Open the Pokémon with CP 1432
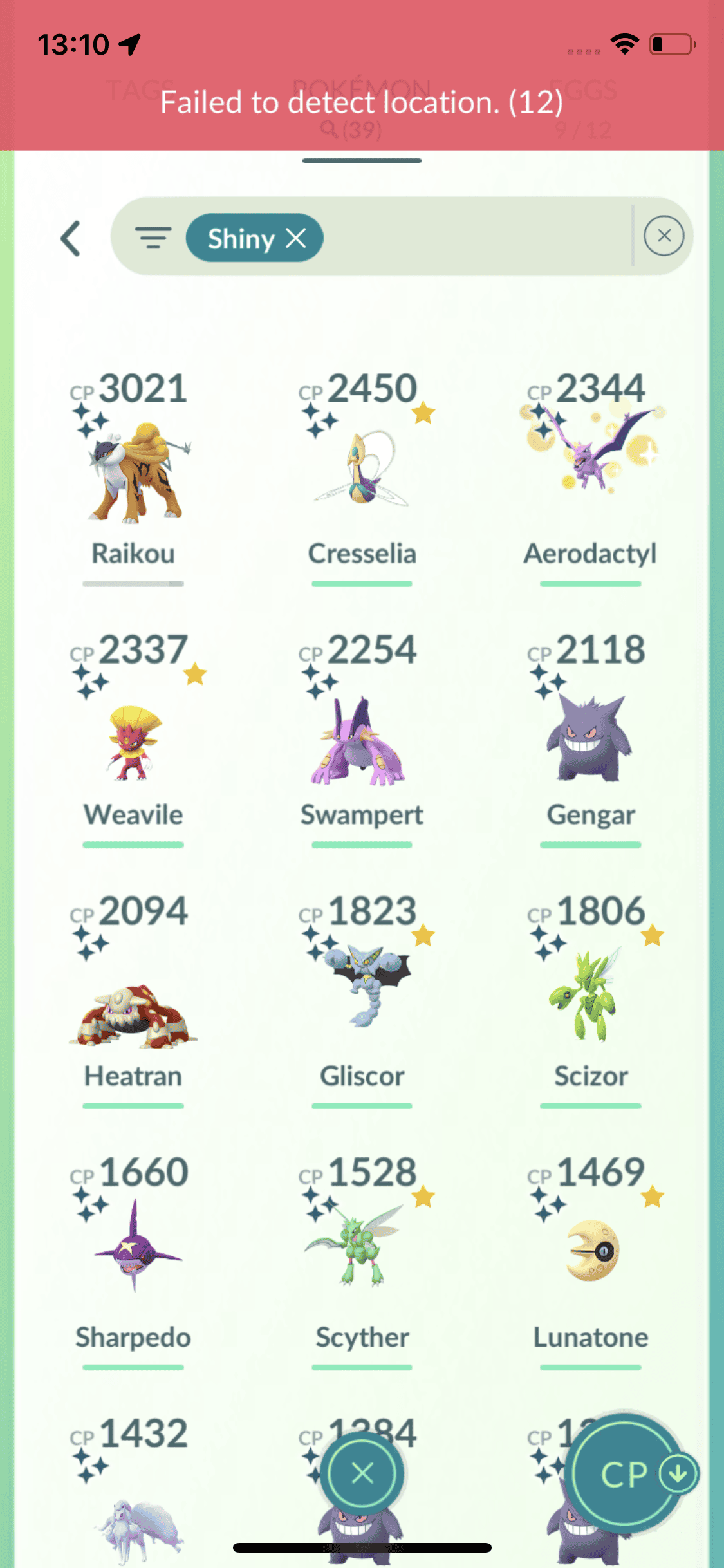The image size is (724, 1568). click(133, 1506)
